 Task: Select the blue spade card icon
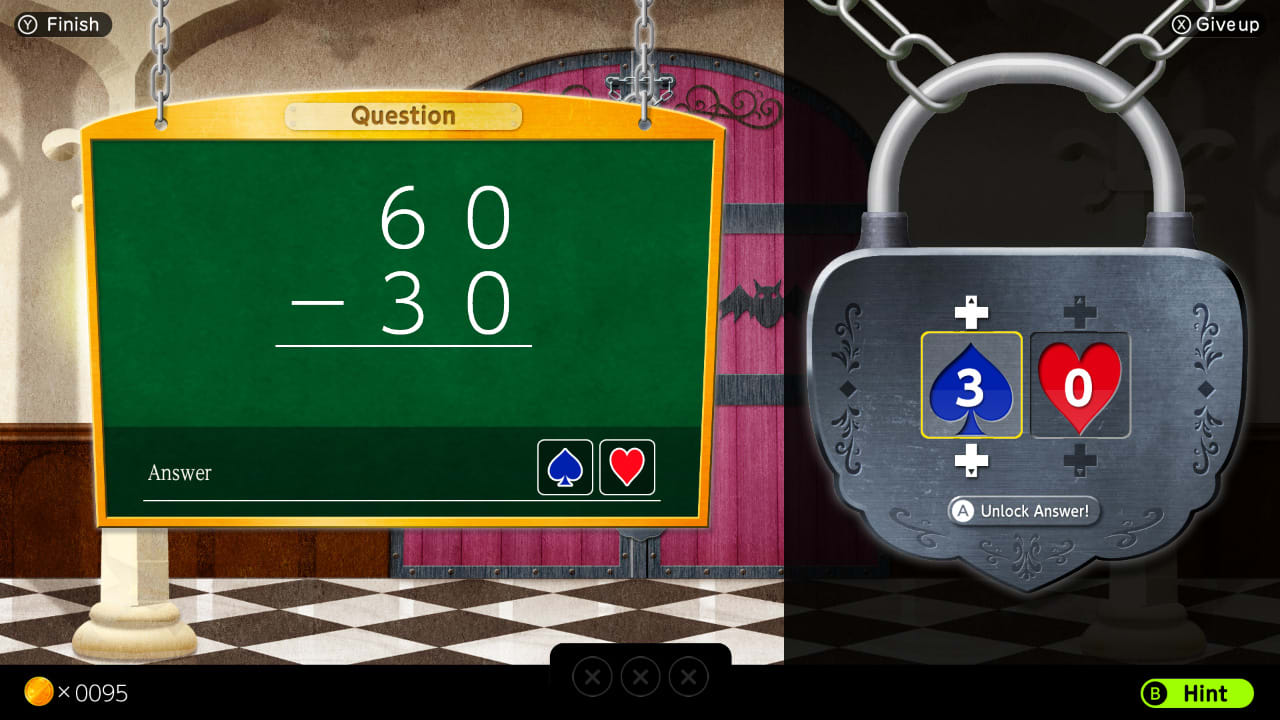(563, 466)
